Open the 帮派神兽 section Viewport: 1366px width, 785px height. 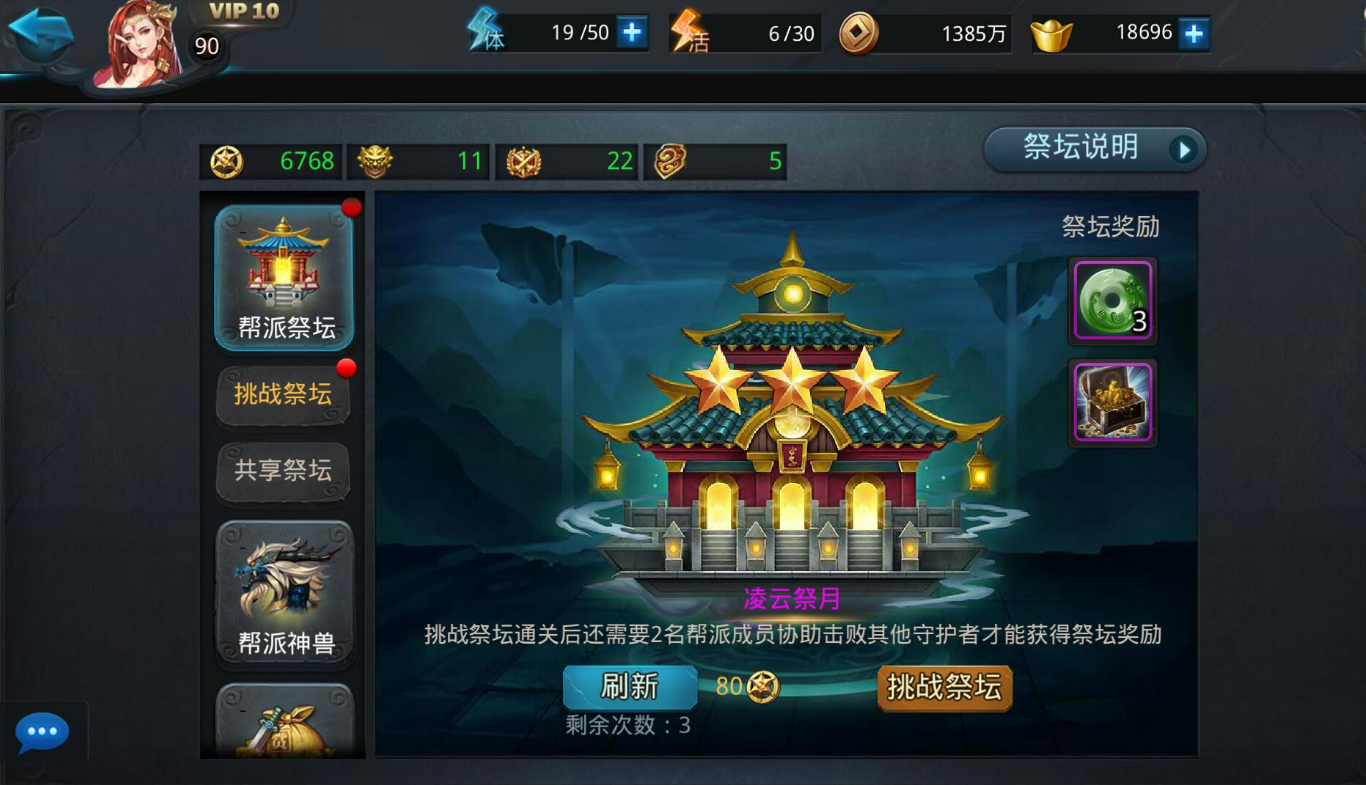[x=285, y=593]
